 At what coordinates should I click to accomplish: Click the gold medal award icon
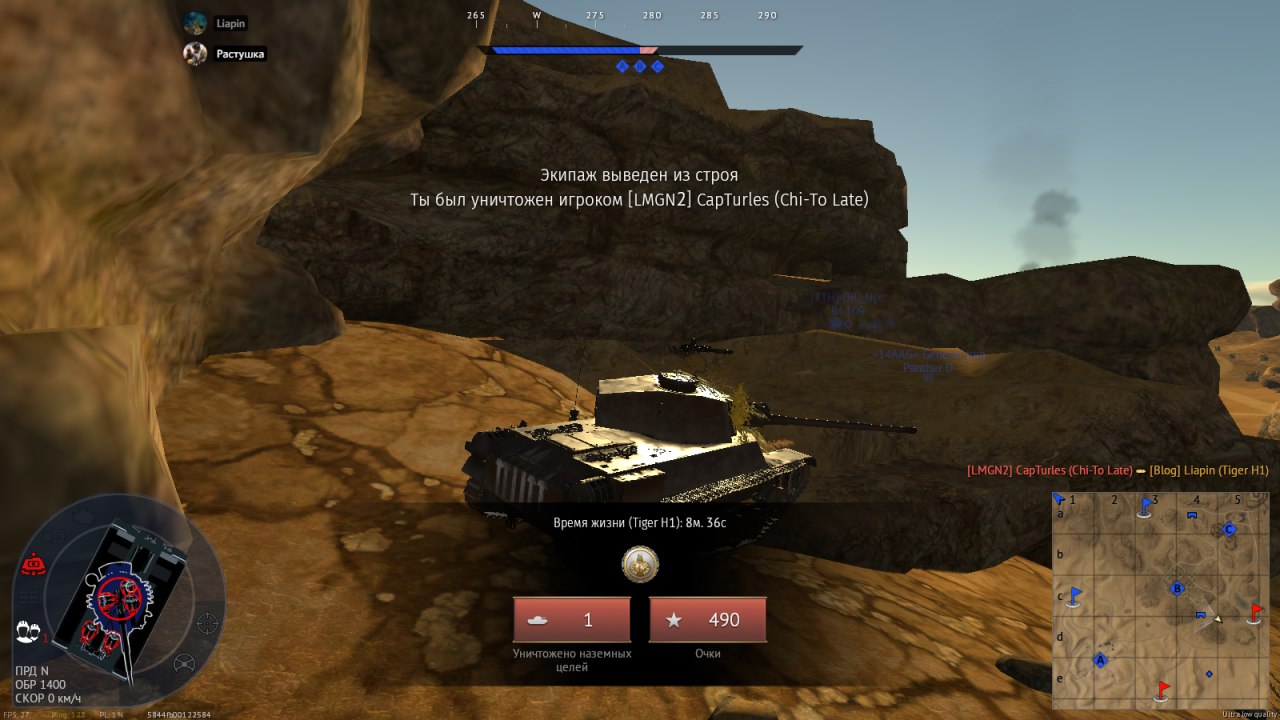(x=640, y=565)
